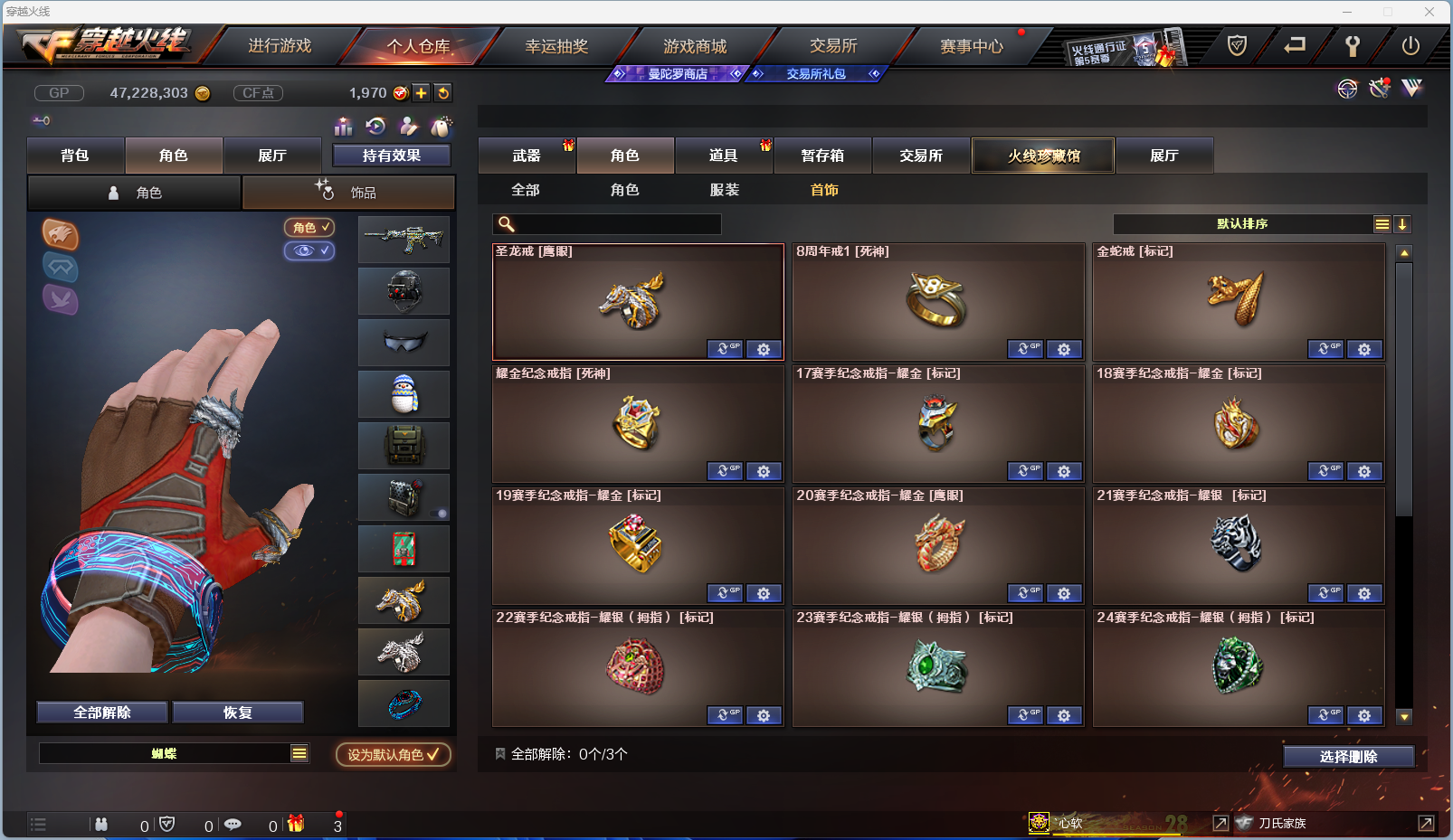Open the crosshair settings icon at top right

coord(1347,89)
